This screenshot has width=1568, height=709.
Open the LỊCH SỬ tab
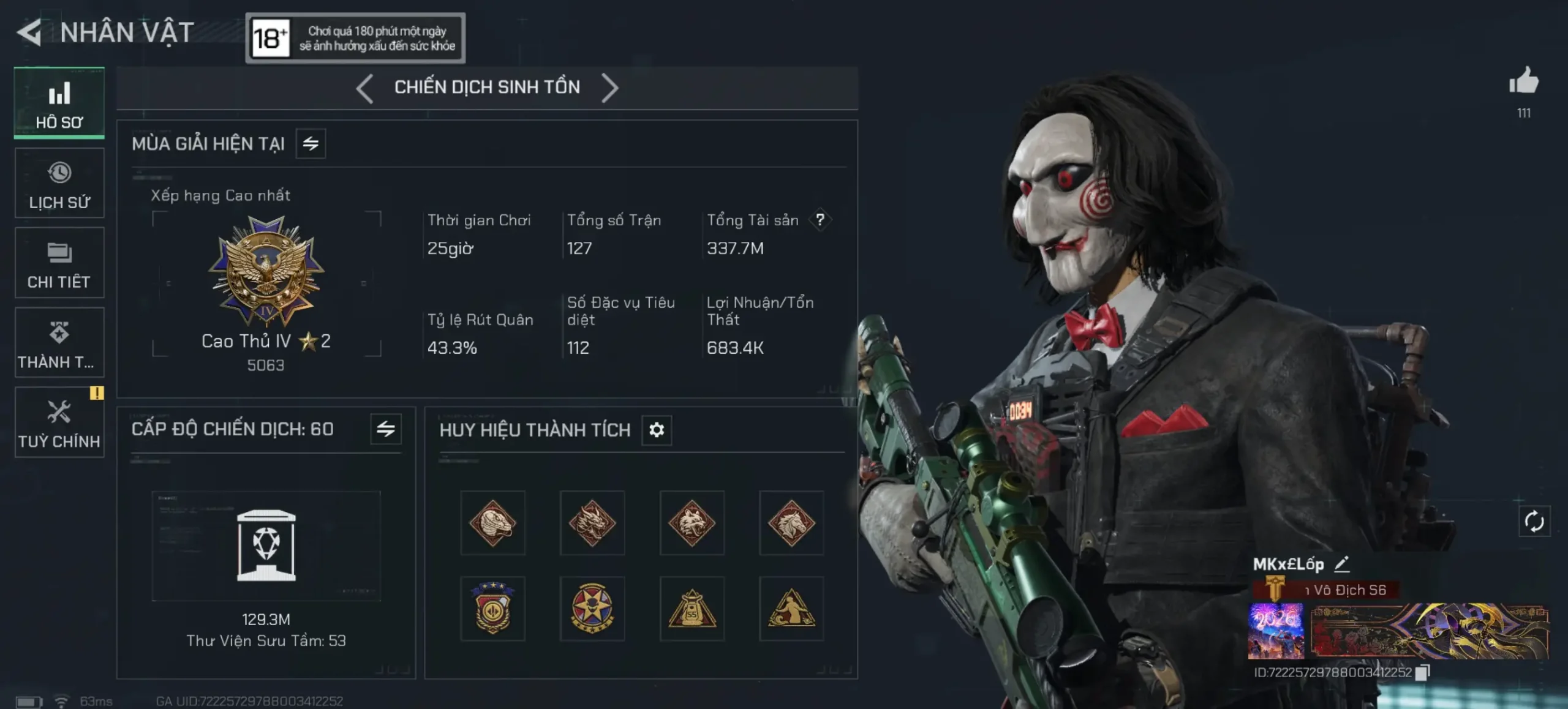pyautogui.click(x=59, y=184)
